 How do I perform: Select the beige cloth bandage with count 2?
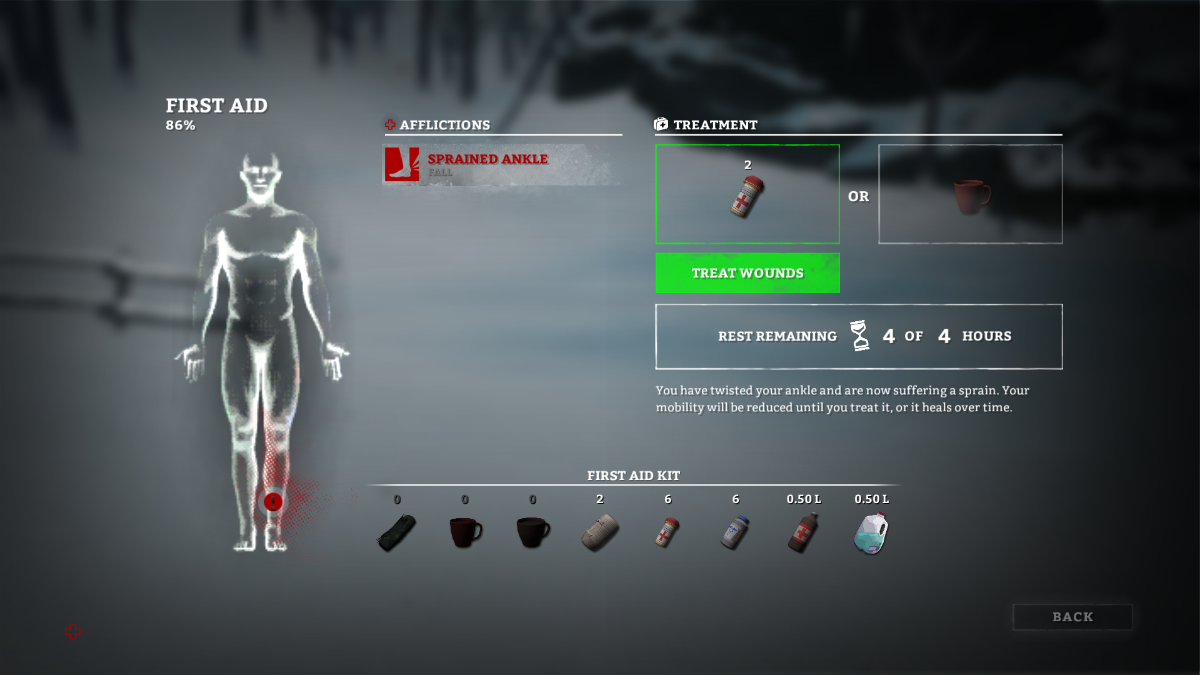[600, 532]
